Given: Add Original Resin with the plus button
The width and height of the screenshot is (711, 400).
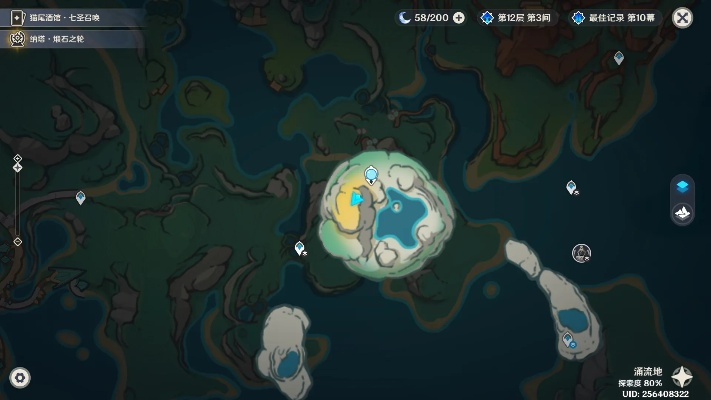Looking at the screenshot, I should click(458, 18).
